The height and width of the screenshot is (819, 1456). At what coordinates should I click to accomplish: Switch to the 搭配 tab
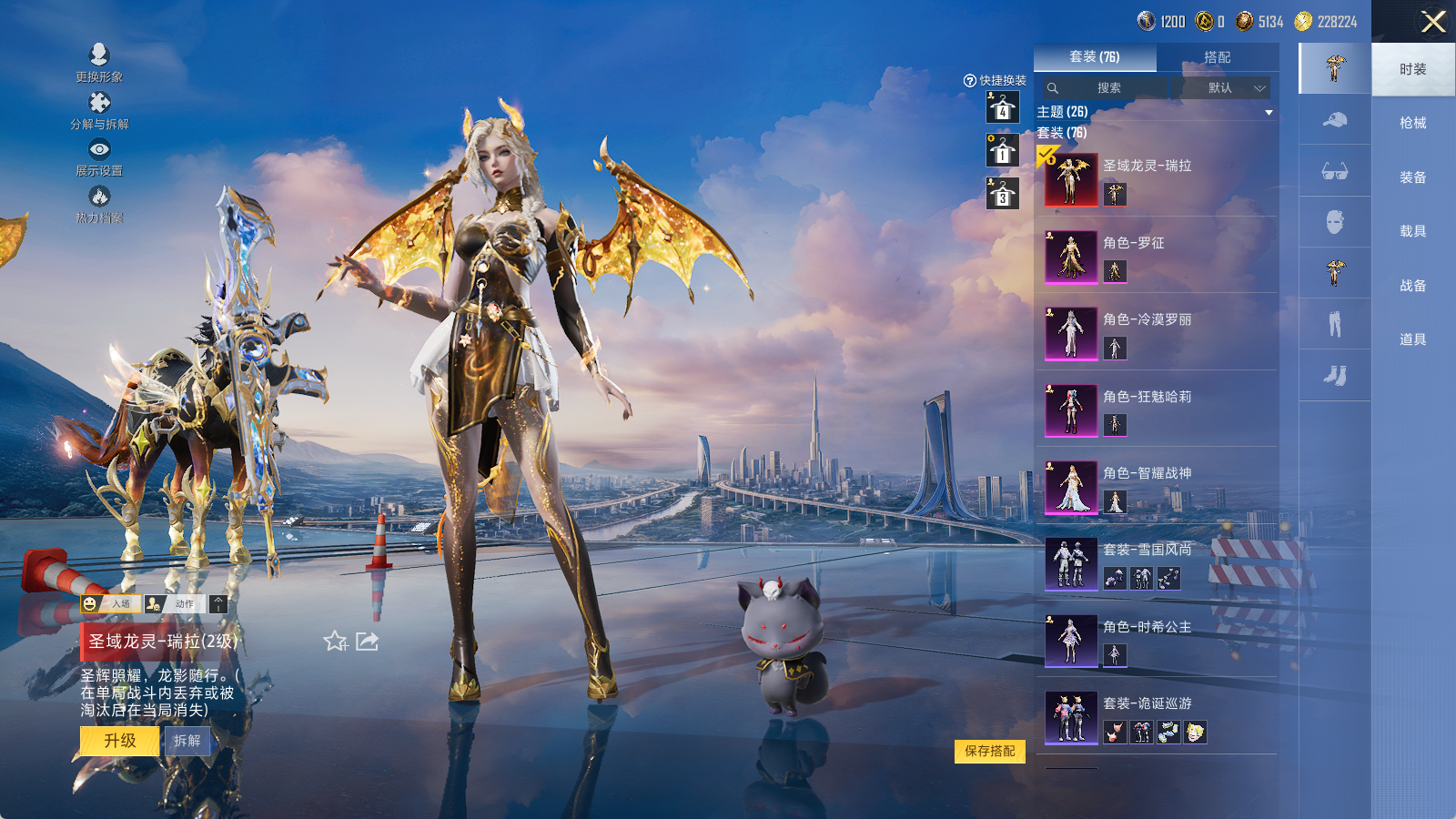1217,57
